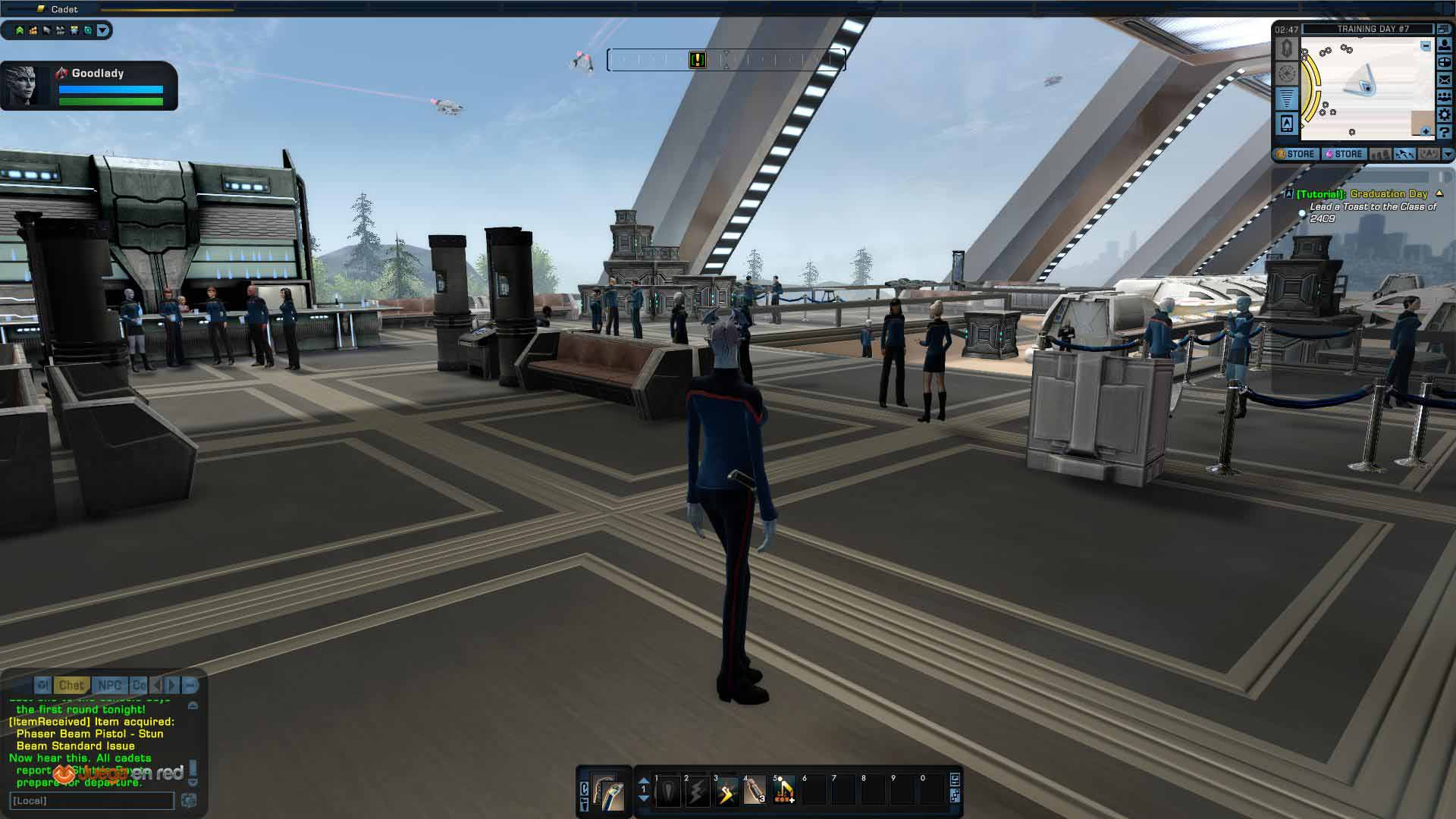Zoom in the minimap with plus button

(1426, 132)
